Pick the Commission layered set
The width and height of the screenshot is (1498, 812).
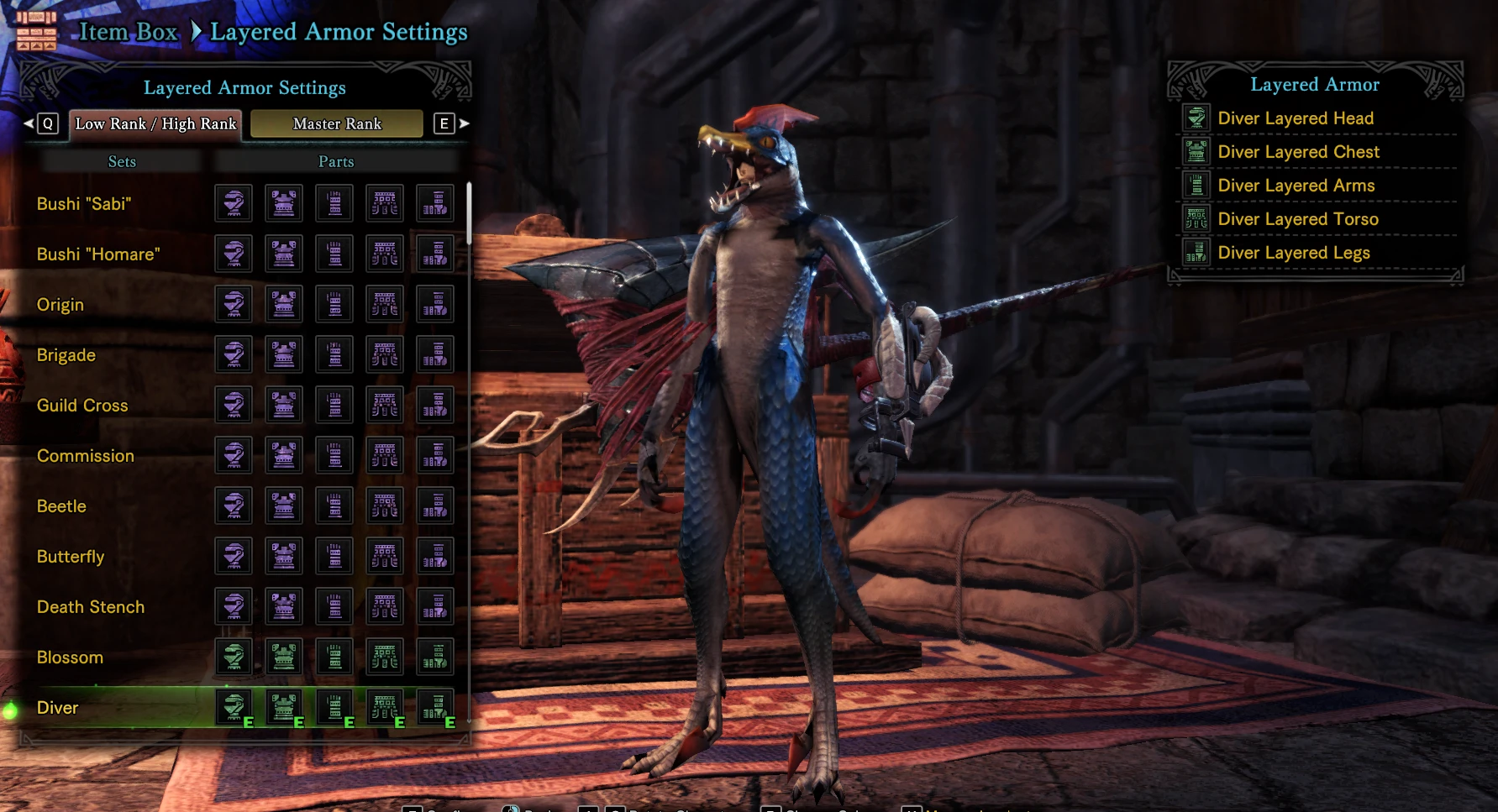(x=86, y=456)
